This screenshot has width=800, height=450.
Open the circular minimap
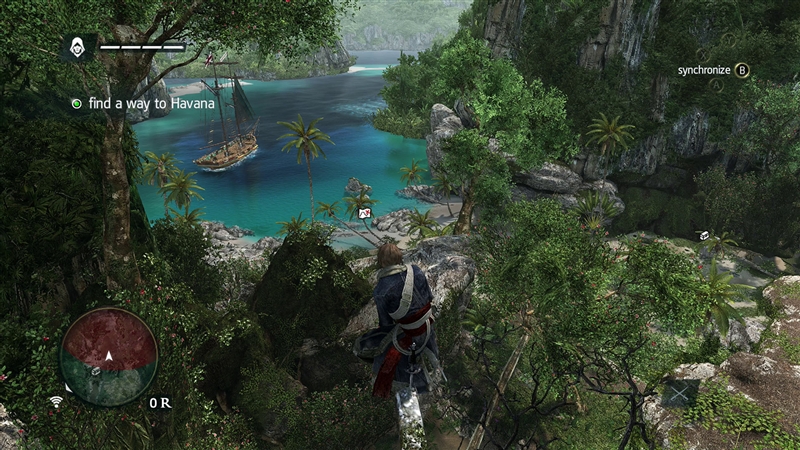(109, 355)
